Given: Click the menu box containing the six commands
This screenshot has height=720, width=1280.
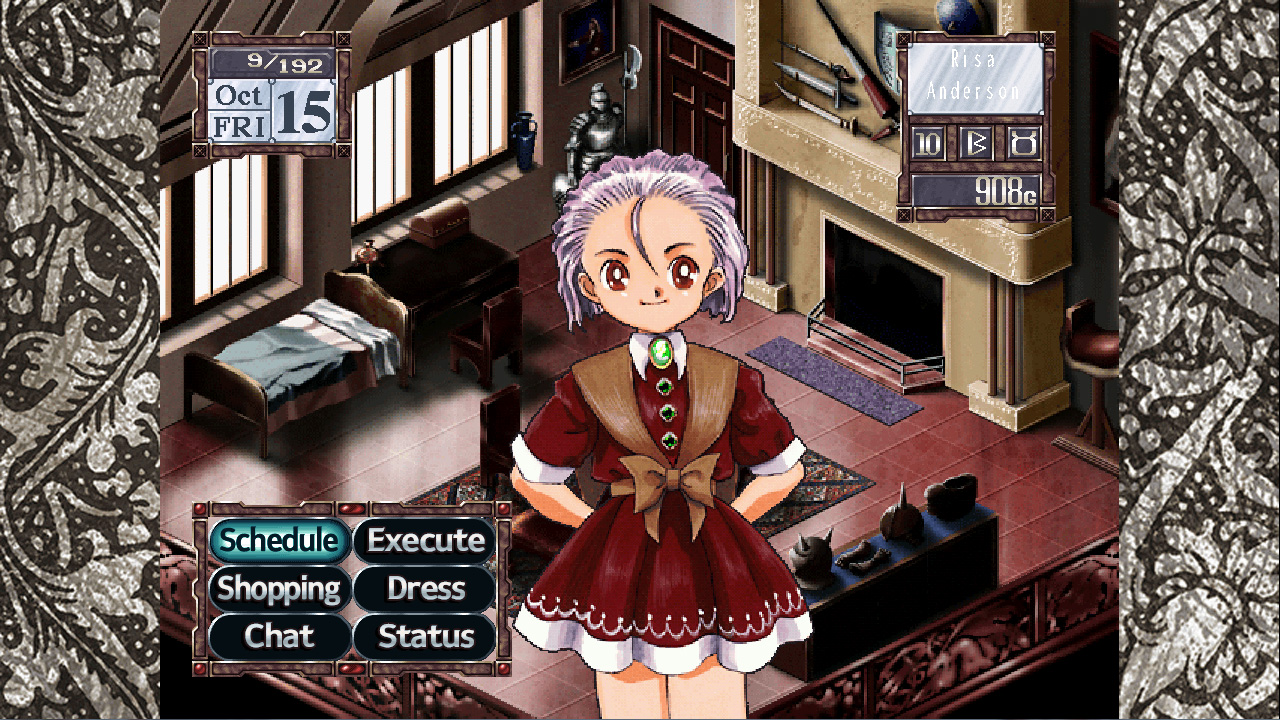Looking at the screenshot, I should [x=352, y=588].
